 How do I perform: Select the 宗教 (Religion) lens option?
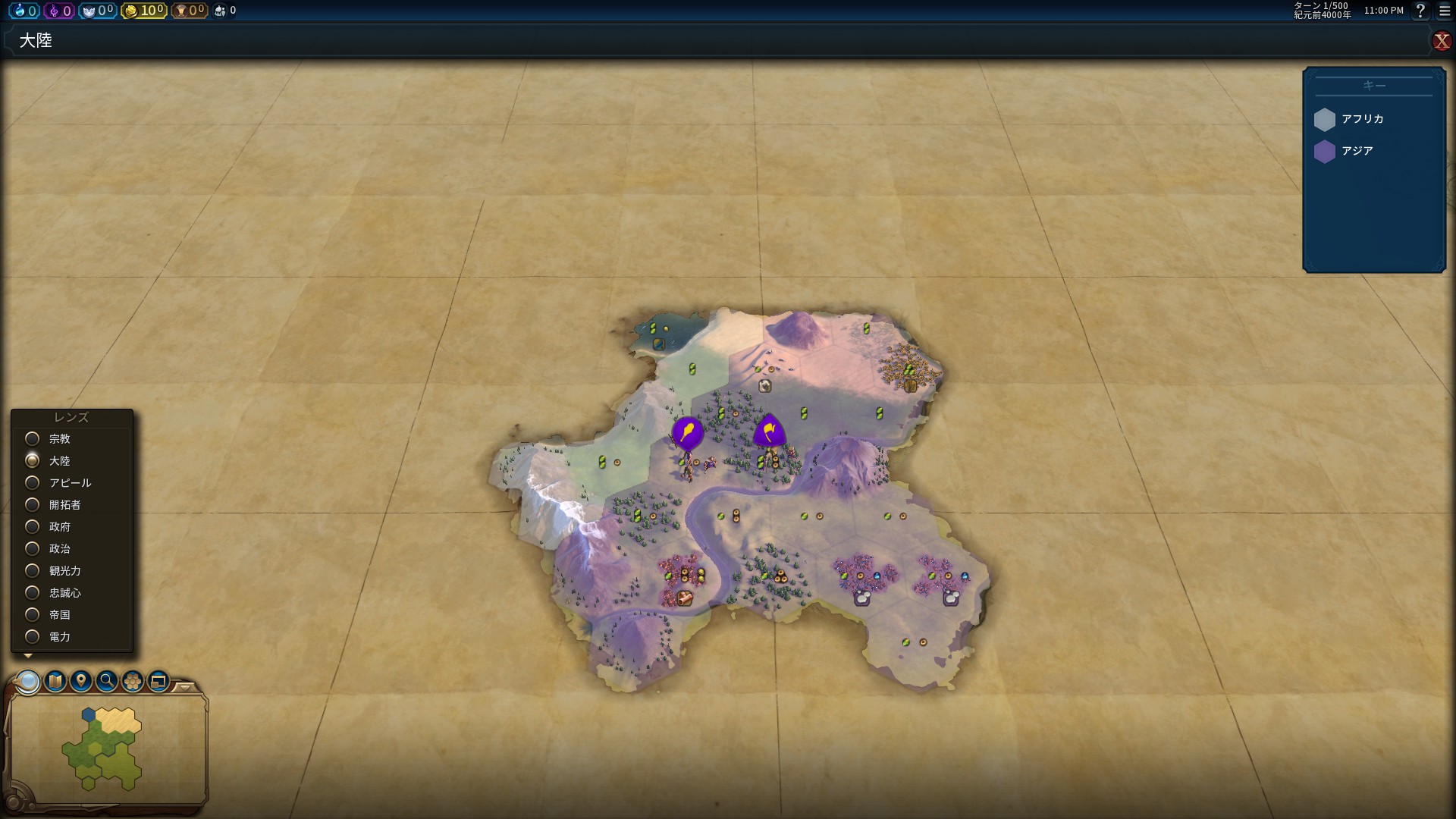33,438
